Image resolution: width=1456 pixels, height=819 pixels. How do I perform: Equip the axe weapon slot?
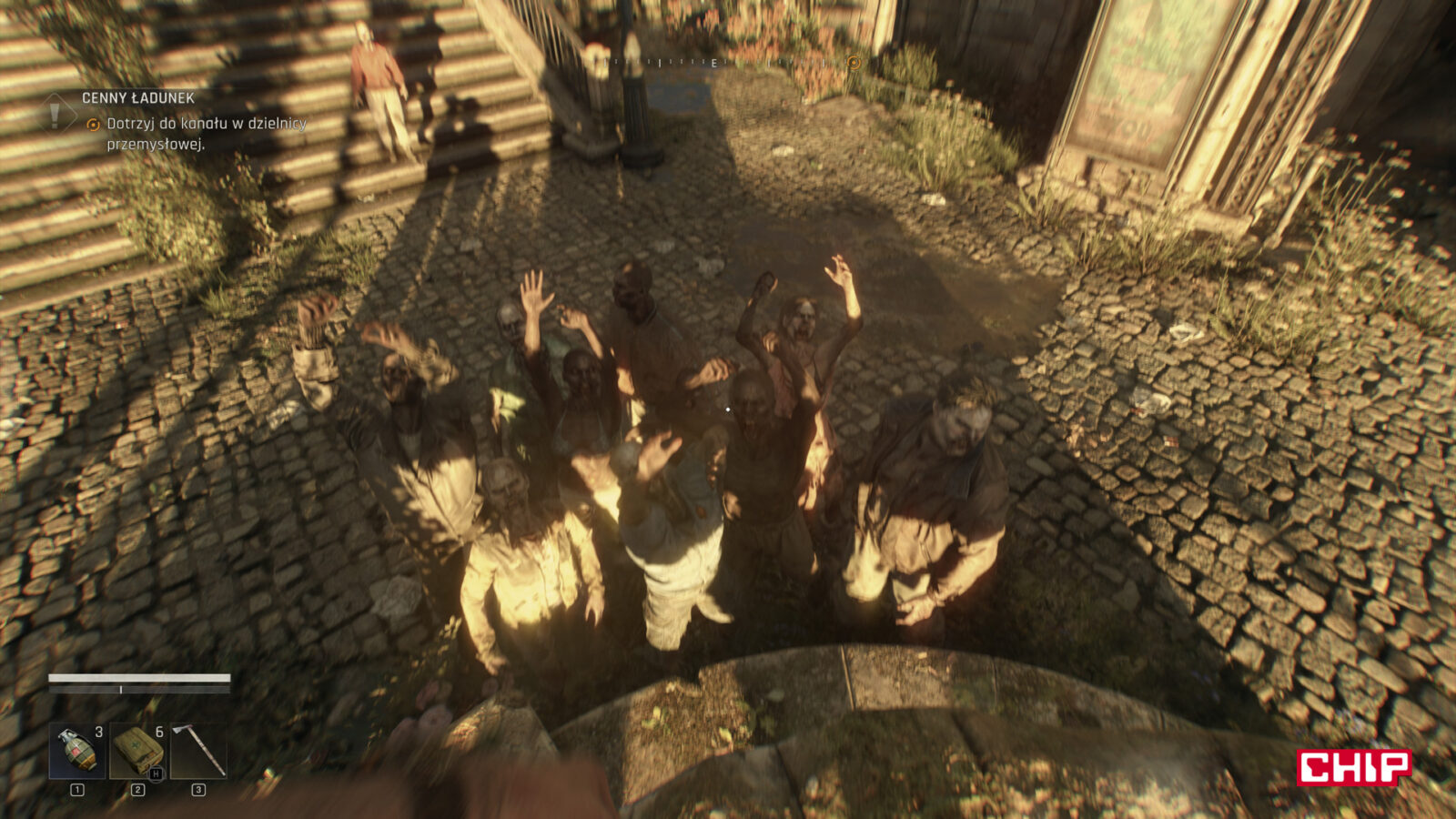point(198,751)
